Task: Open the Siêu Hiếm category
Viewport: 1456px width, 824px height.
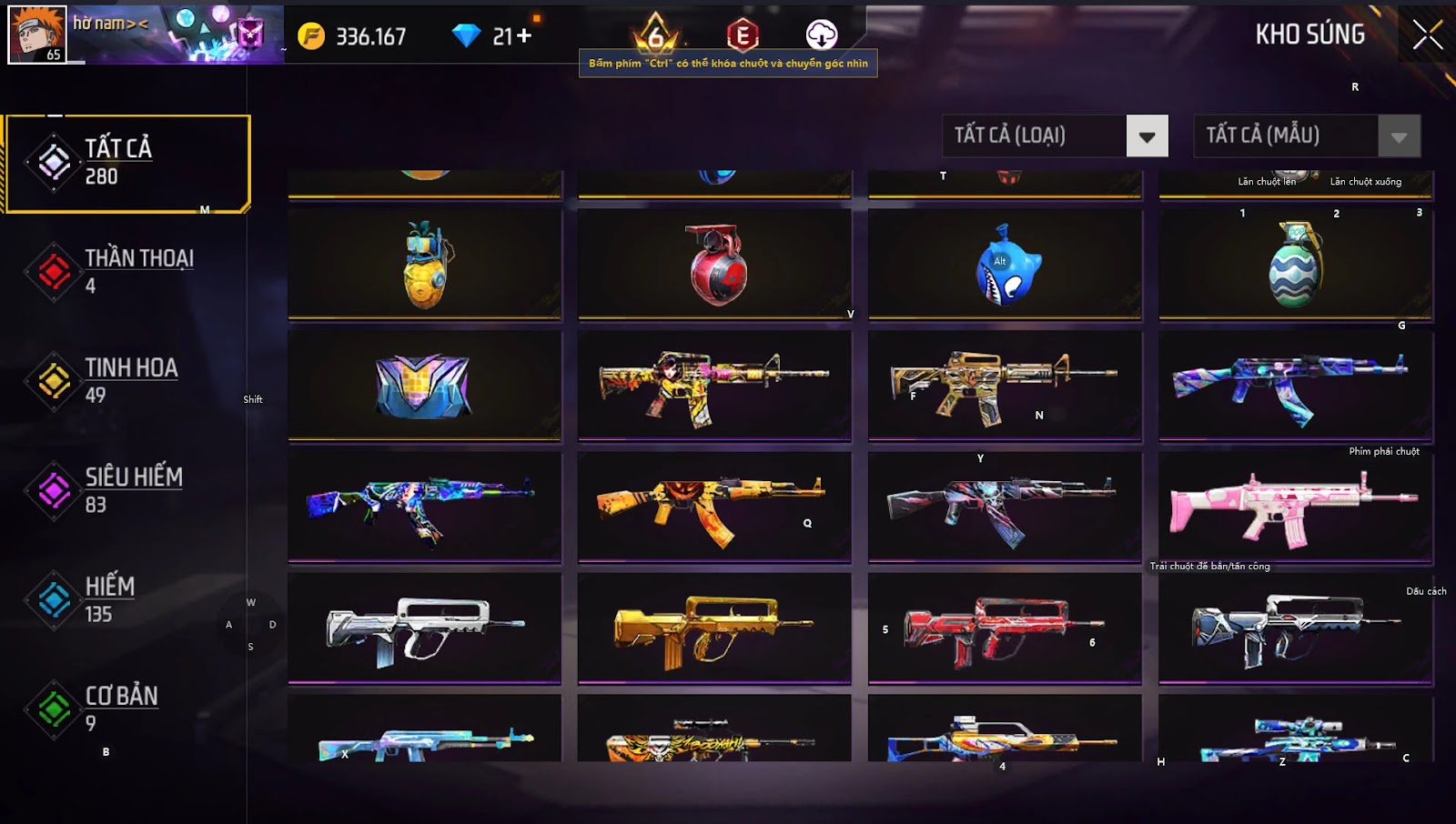Action: 127,490
